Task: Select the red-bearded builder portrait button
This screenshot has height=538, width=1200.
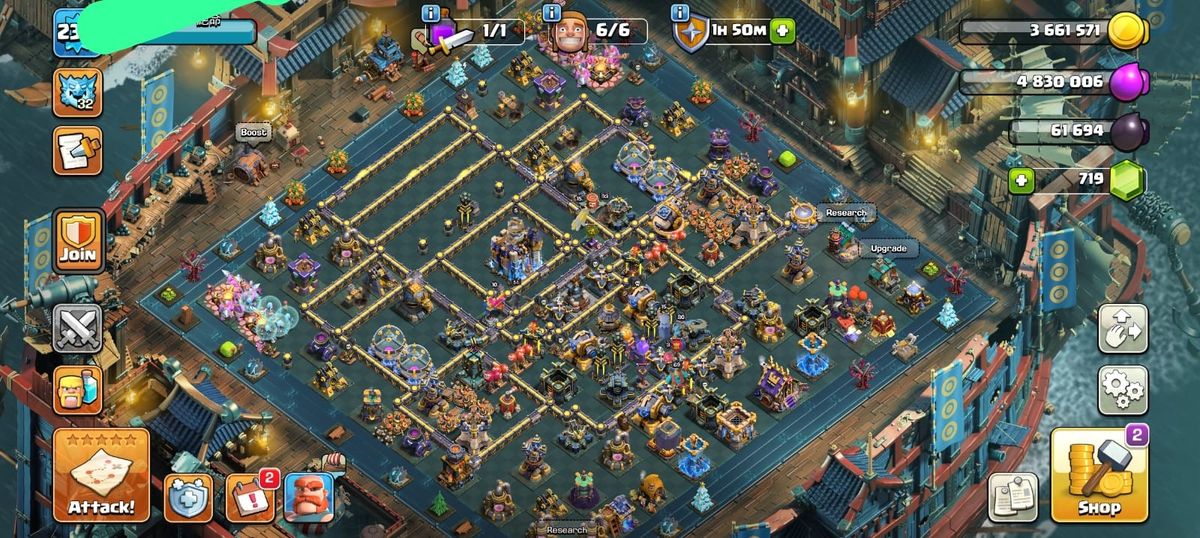Action: point(308,498)
